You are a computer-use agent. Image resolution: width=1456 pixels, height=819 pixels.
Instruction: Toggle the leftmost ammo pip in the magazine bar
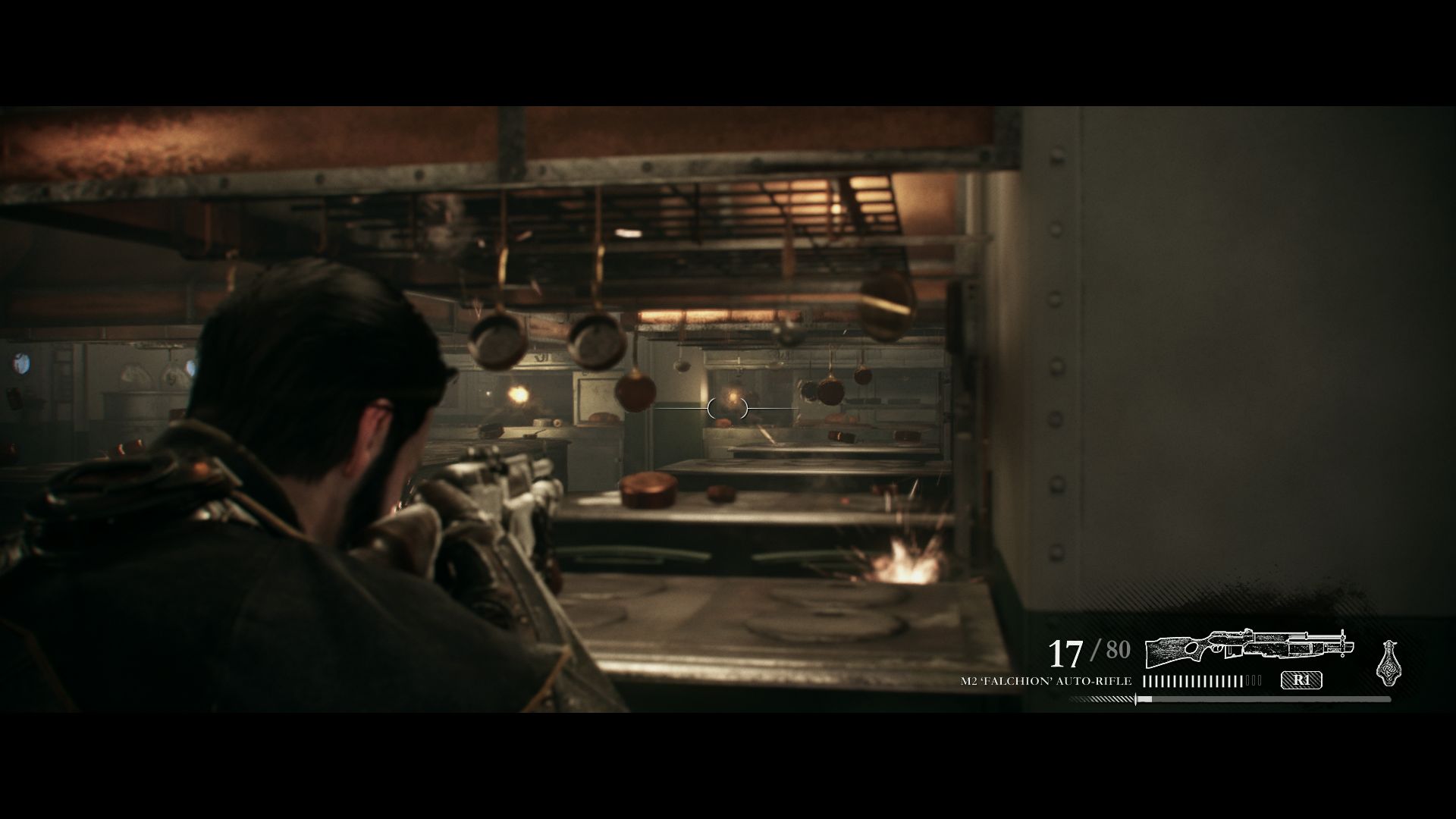coord(1145,680)
